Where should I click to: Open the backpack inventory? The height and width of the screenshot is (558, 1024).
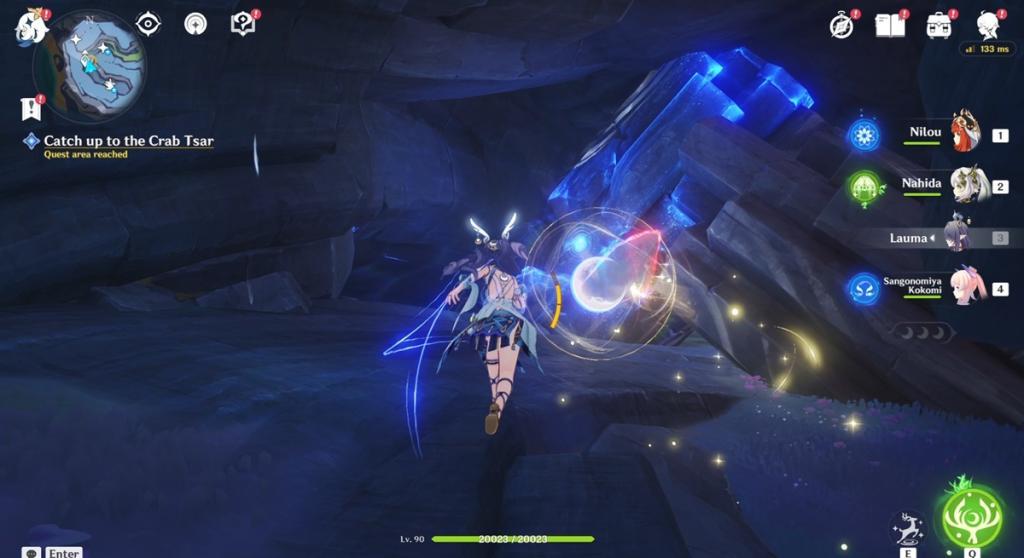point(939,25)
